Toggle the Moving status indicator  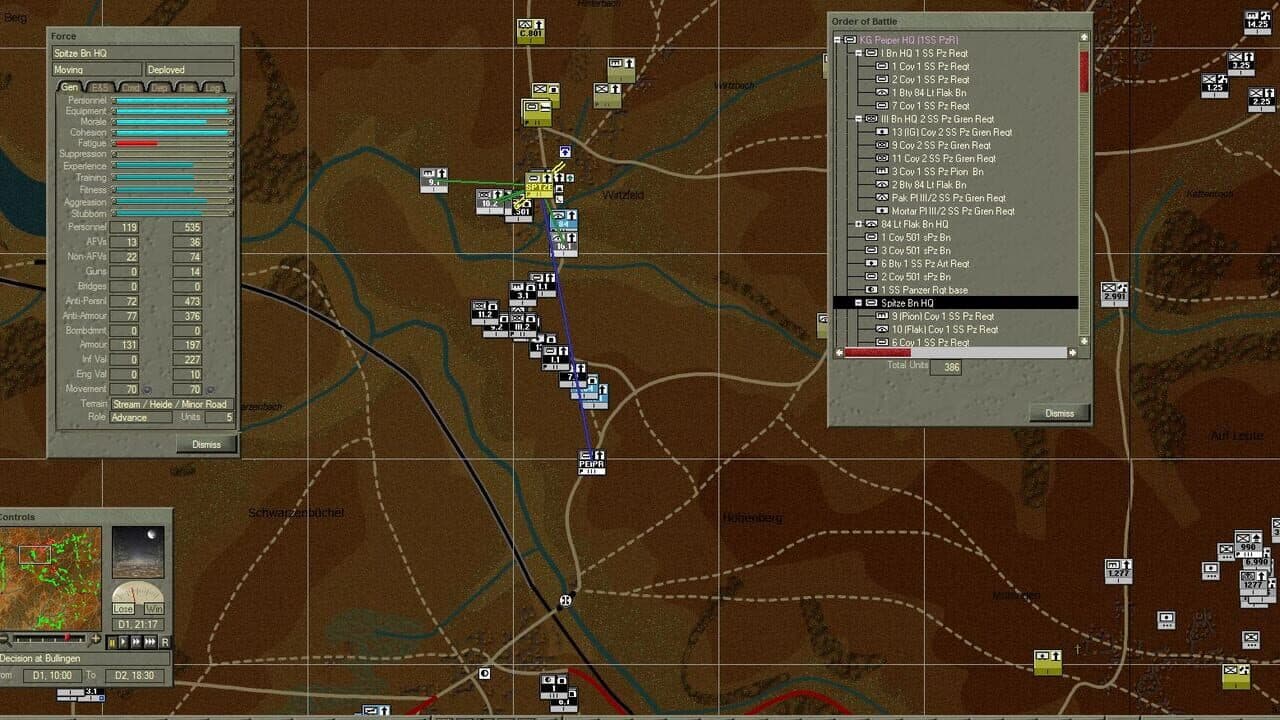point(95,69)
